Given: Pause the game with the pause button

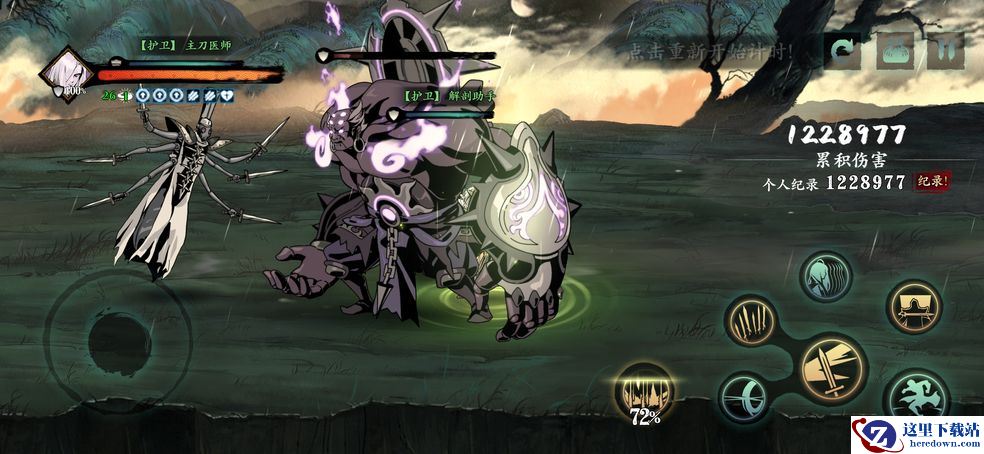Looking at the screenshot, I should click(x=945, y=51).
